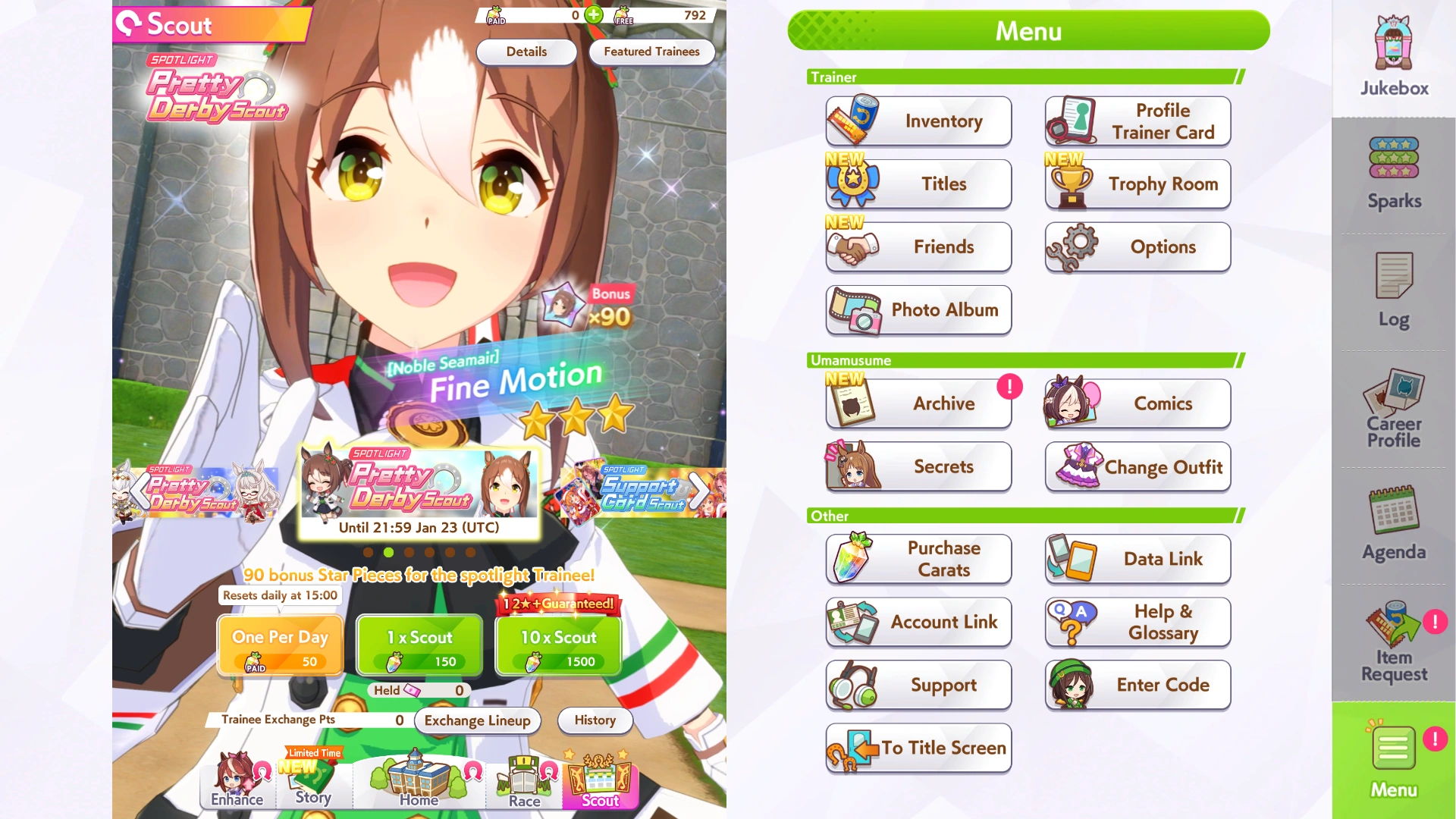
Task: Go to previous banner with left arrow
Action: tap(140, 489)
